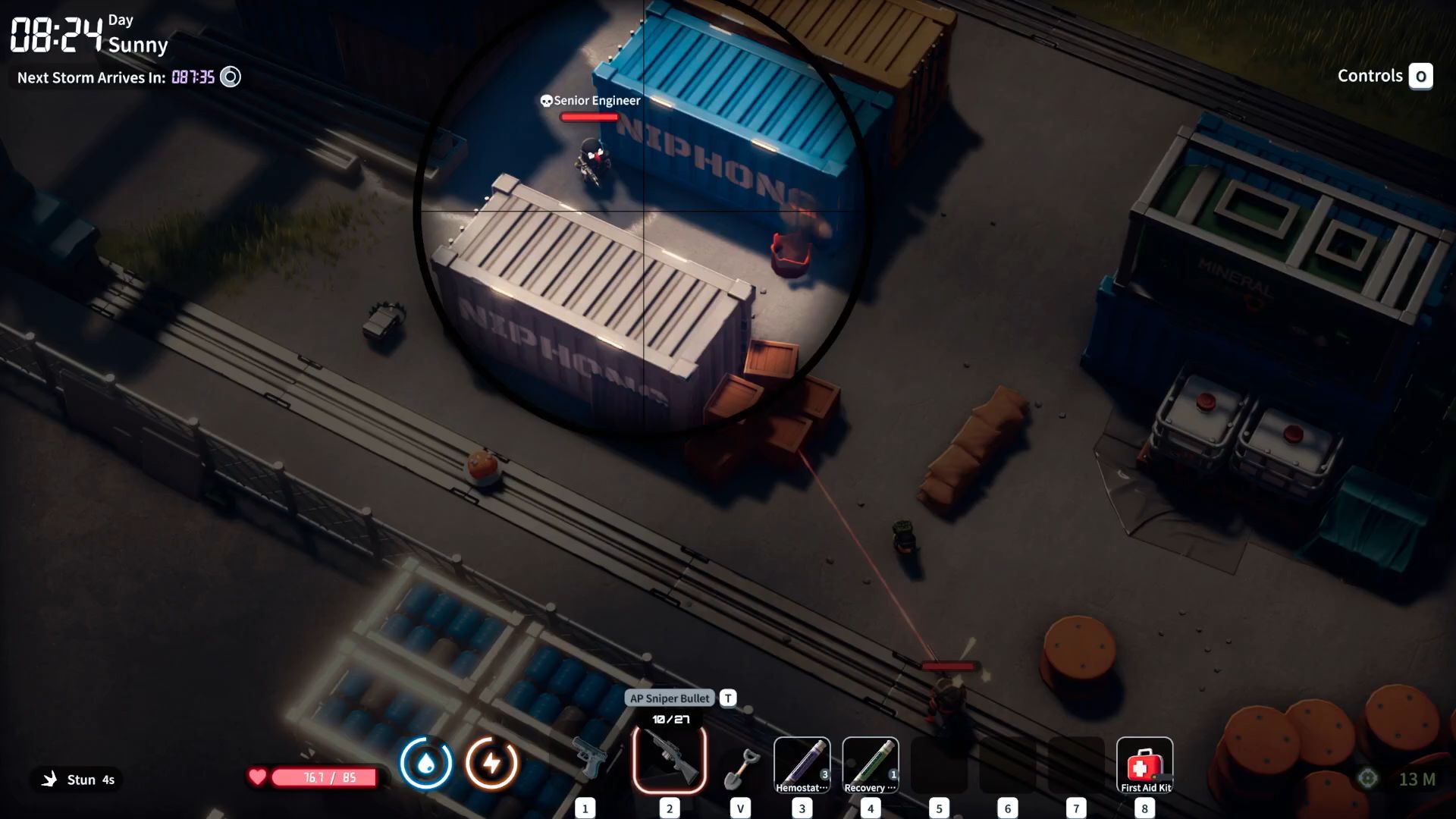Switch ammo via the AP Sniper Bullet label
The width and height of the screenshot is (1456, 819).
[670, 698]
